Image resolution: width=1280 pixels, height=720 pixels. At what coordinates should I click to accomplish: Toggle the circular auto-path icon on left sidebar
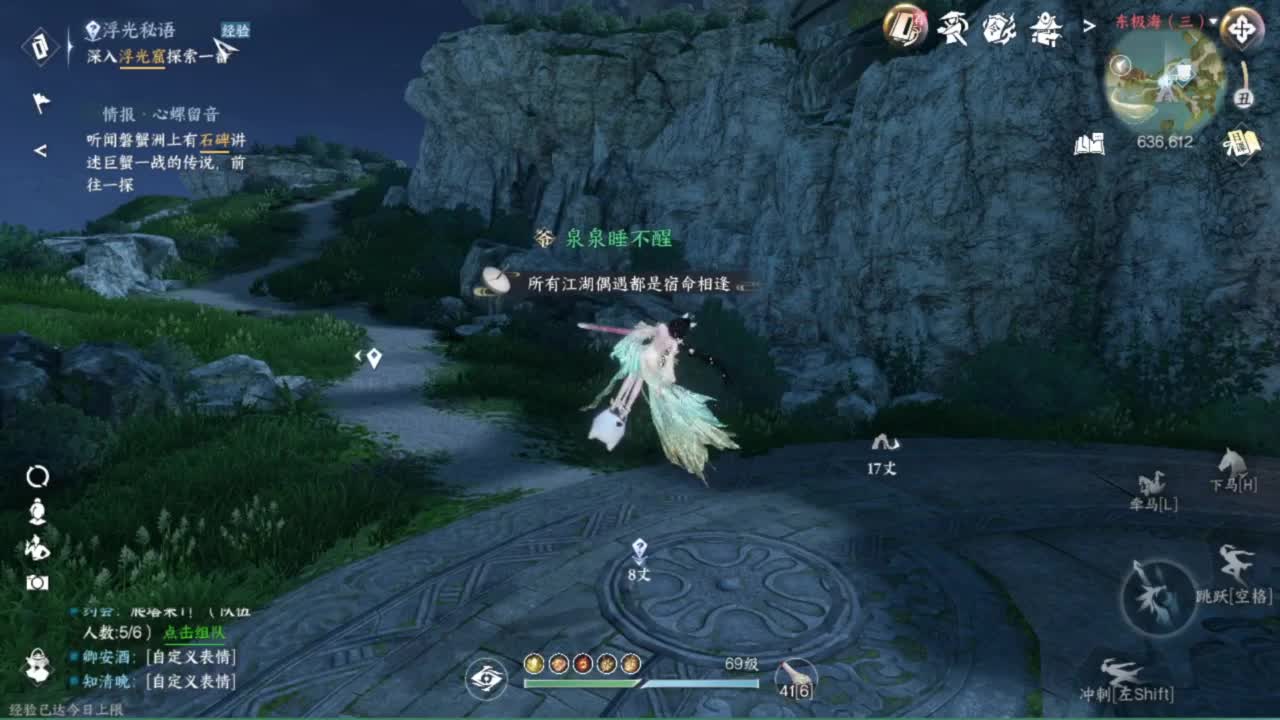coord(37,477)
